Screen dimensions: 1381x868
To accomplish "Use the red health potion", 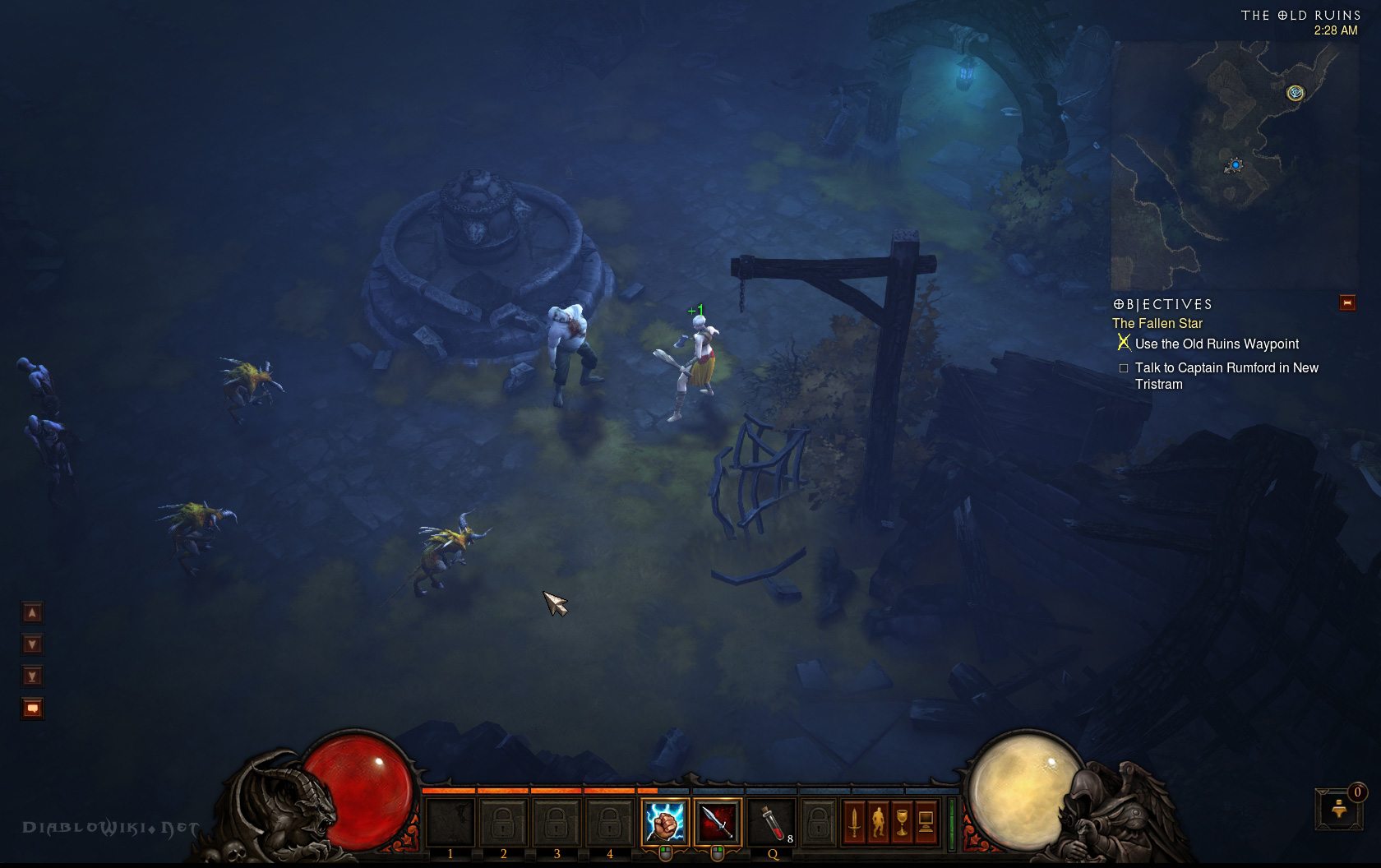I will pyautogui.click(x=771, y=822).
